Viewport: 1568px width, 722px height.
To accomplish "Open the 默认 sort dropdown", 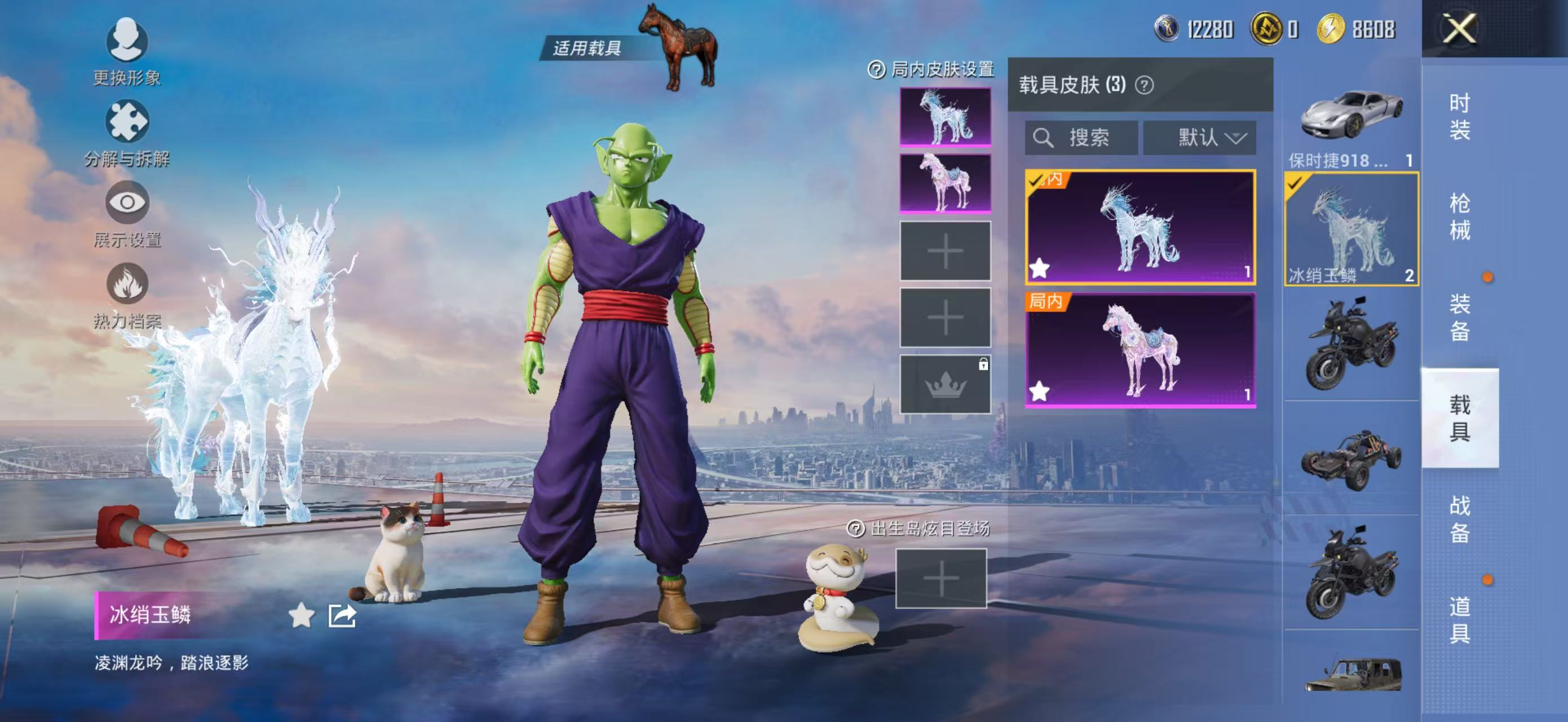I will [1199, 138].
